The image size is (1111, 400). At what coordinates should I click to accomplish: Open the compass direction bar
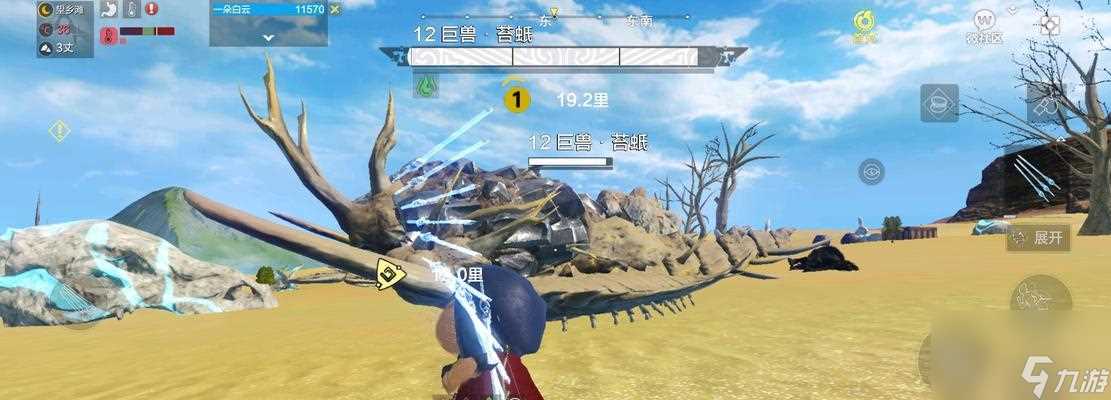pyautogui.click(x=554, y=16)
